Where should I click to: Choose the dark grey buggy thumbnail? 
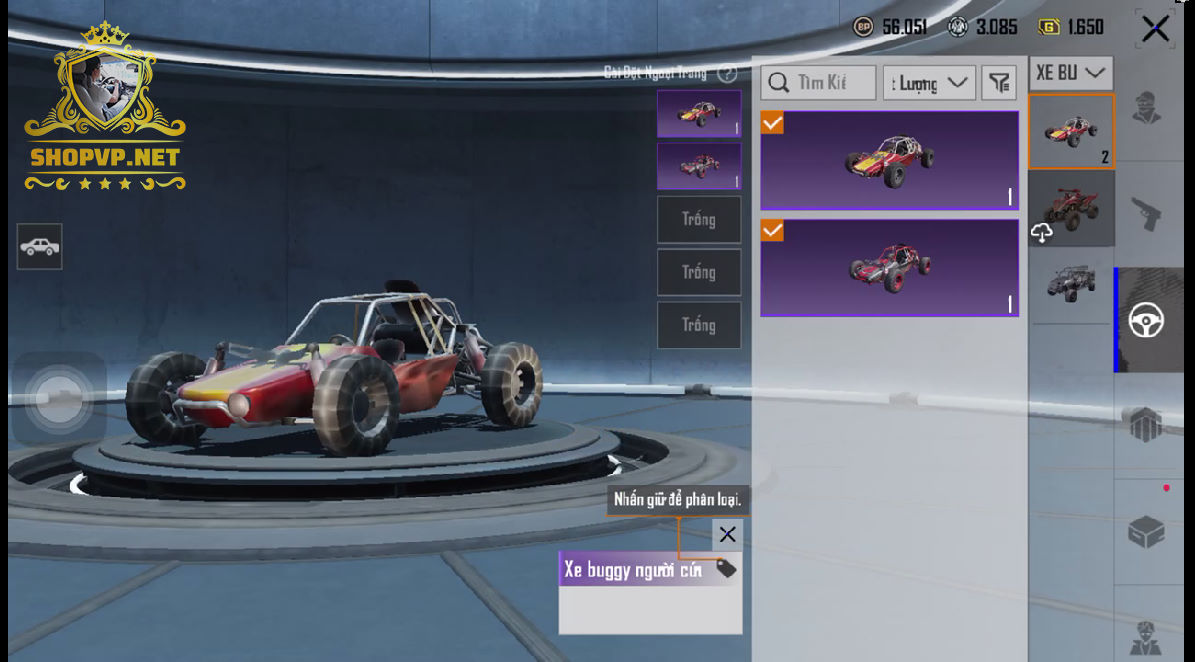1070,284
